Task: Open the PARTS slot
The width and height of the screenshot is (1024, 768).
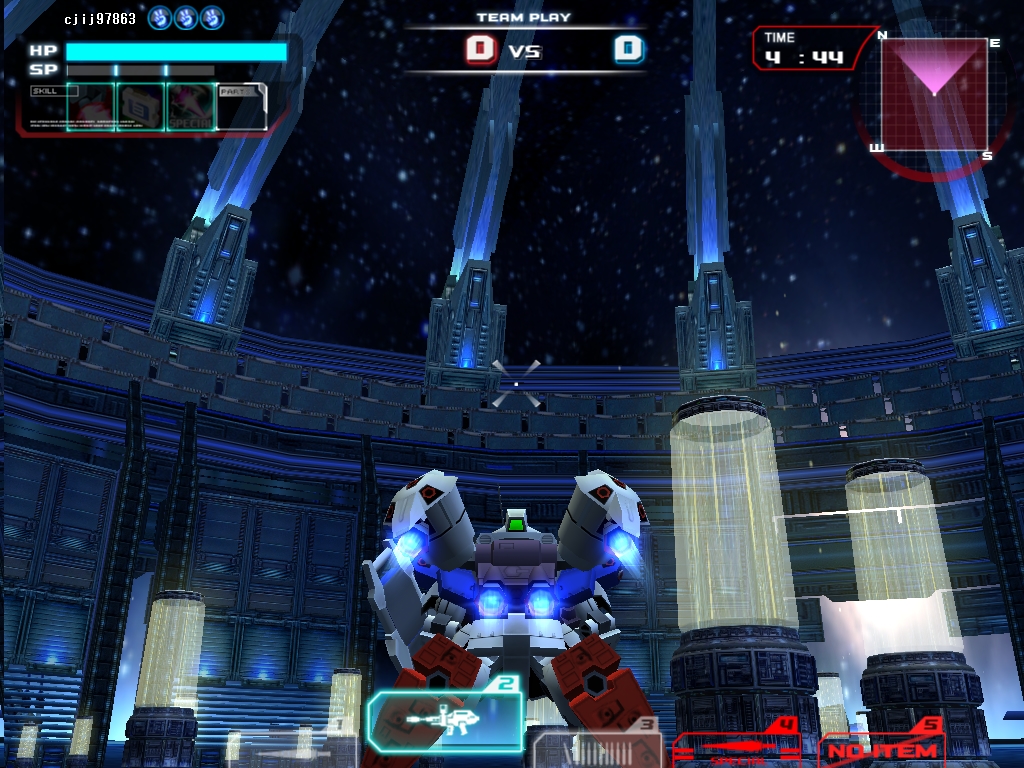Action: [240, 106]
